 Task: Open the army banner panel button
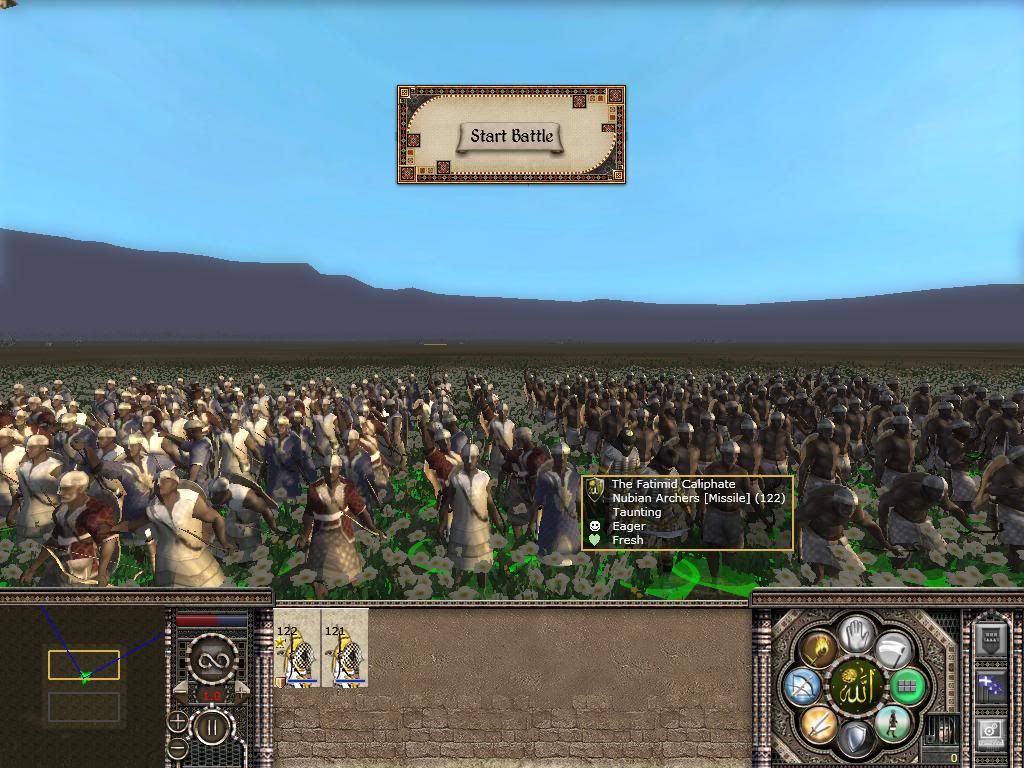pos(991,639)
